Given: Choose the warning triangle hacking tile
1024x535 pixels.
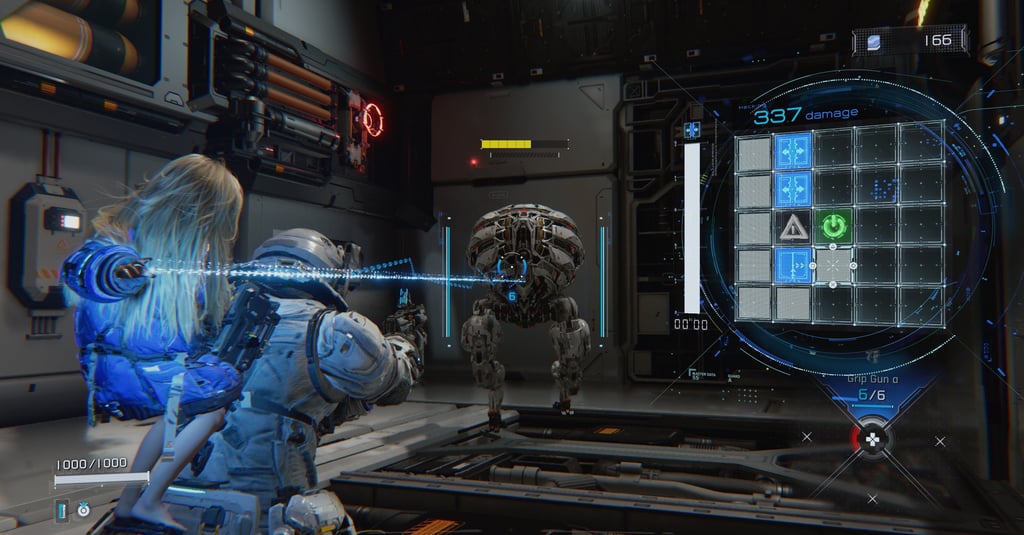Looking at the screenshot, I should (x=794, y=227).
